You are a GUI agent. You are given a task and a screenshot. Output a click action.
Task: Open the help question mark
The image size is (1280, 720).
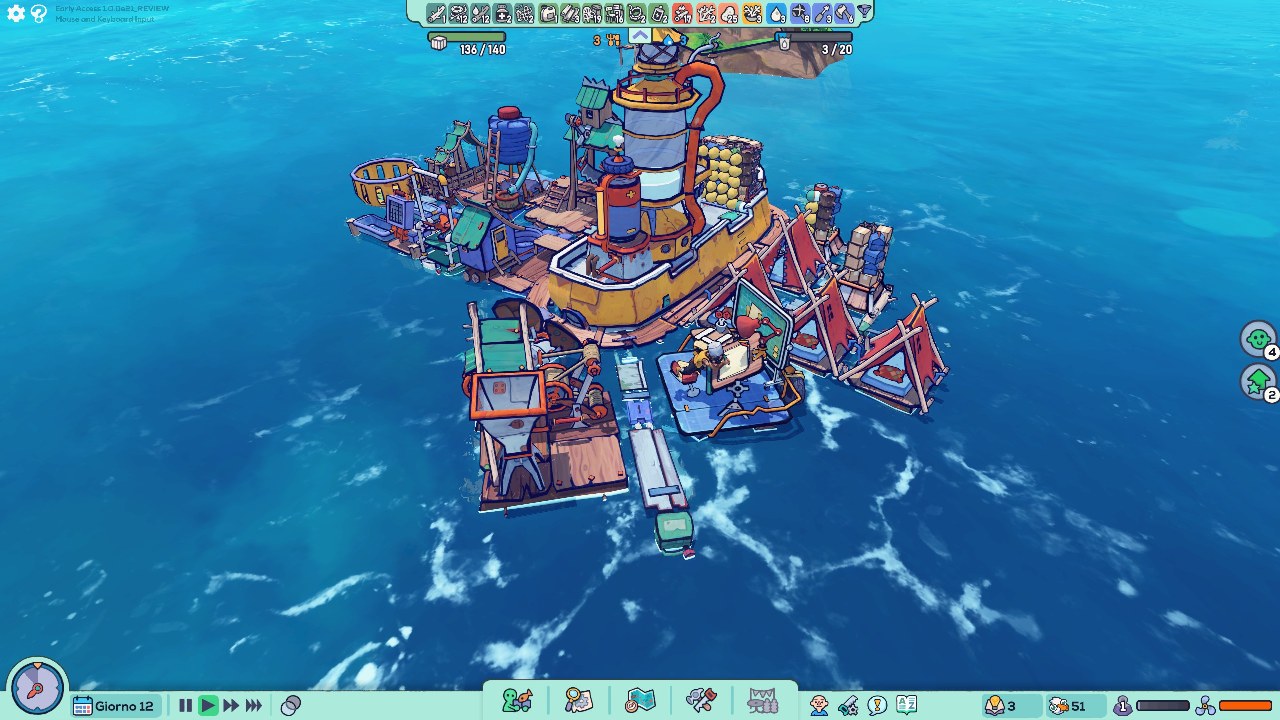39,14
